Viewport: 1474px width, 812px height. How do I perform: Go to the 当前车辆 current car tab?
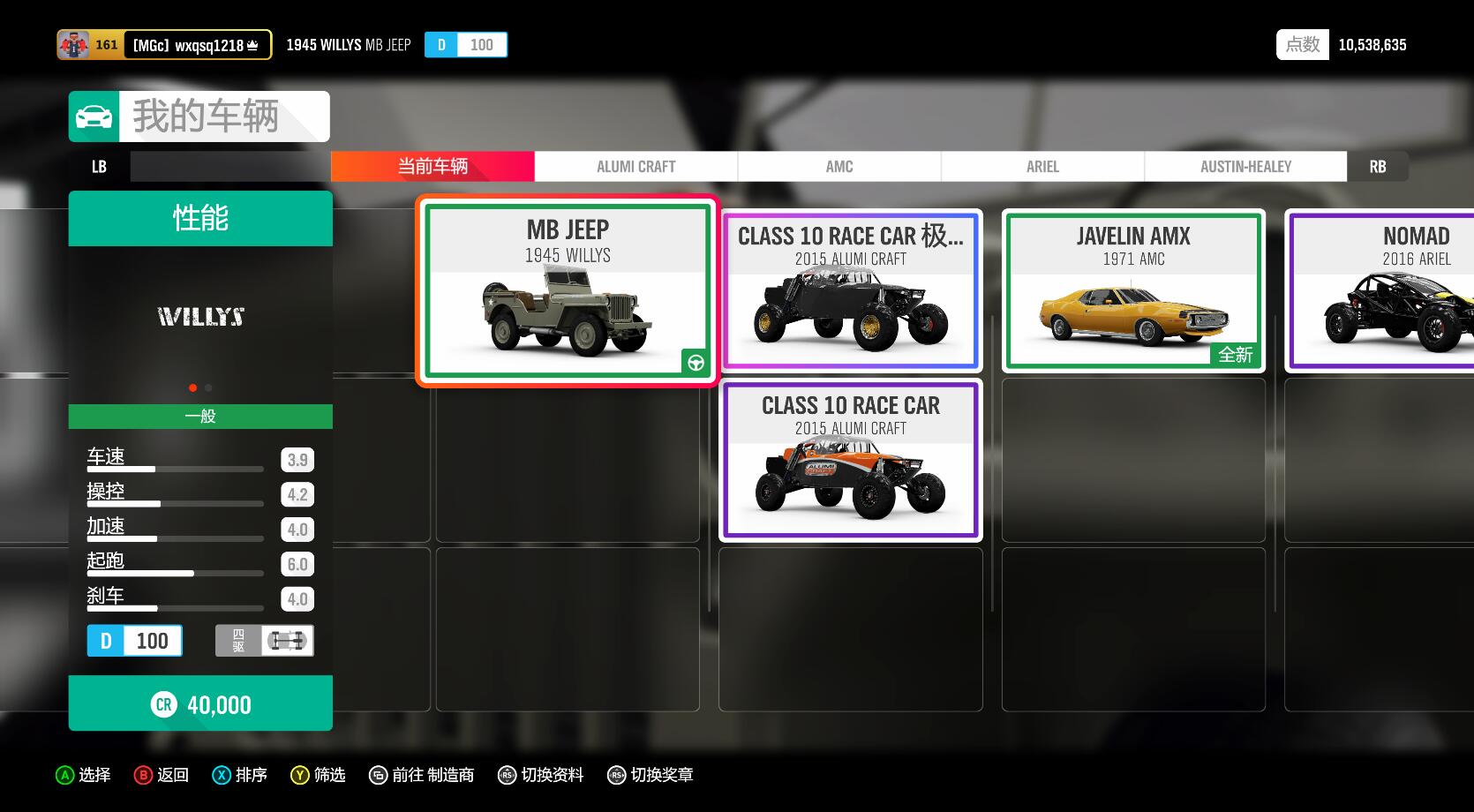[432, 167]
